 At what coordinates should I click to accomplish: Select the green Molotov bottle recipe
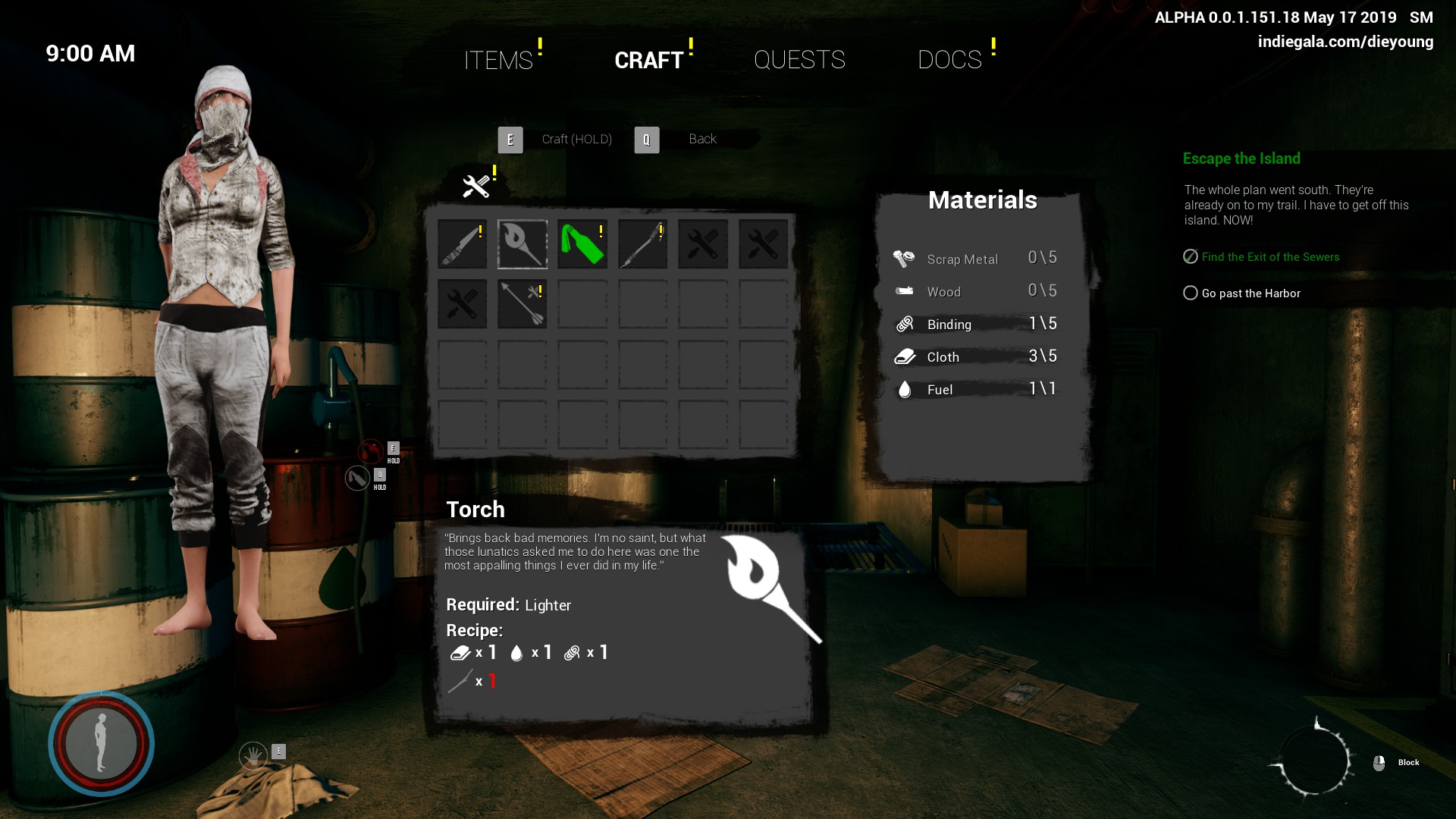coord(582,244)
